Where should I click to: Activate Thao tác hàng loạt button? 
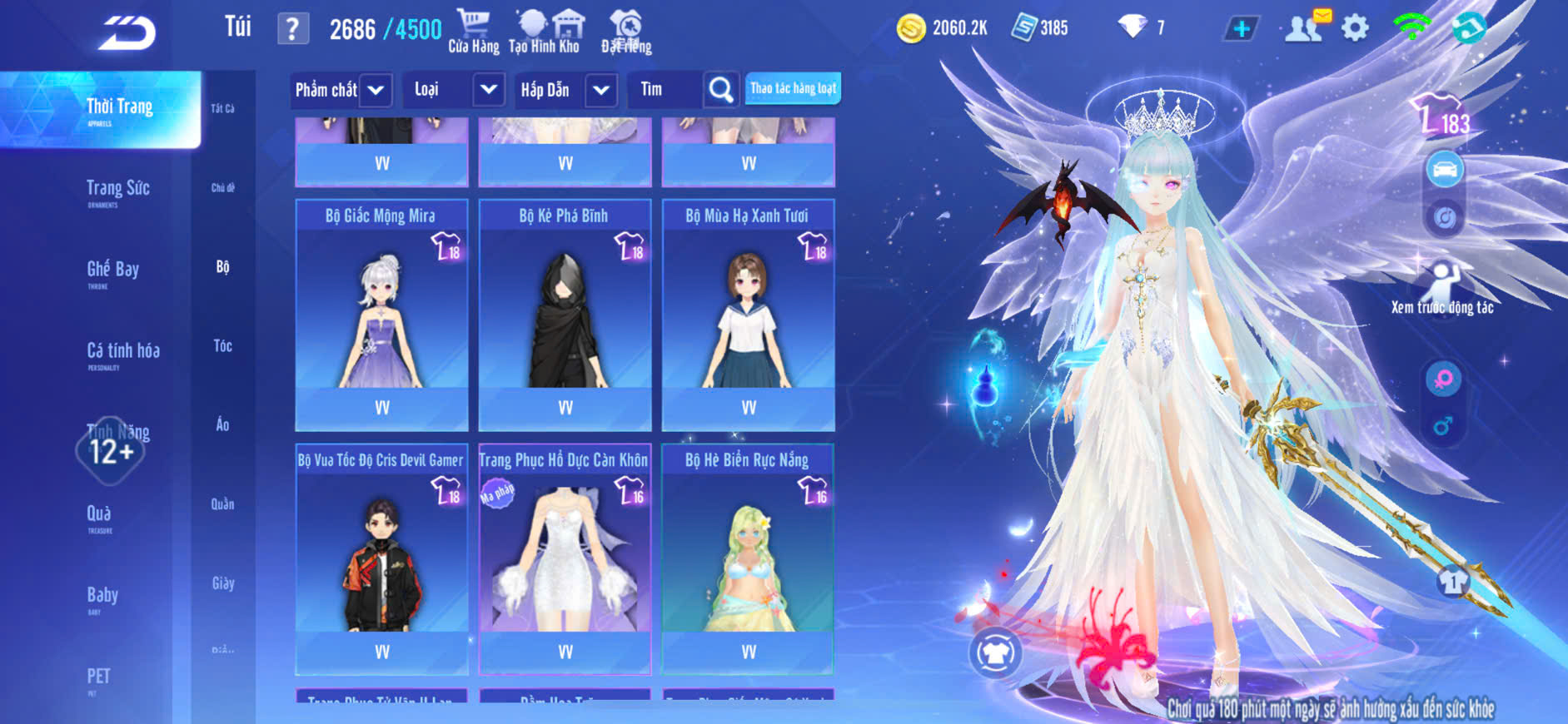pos(793,88)
